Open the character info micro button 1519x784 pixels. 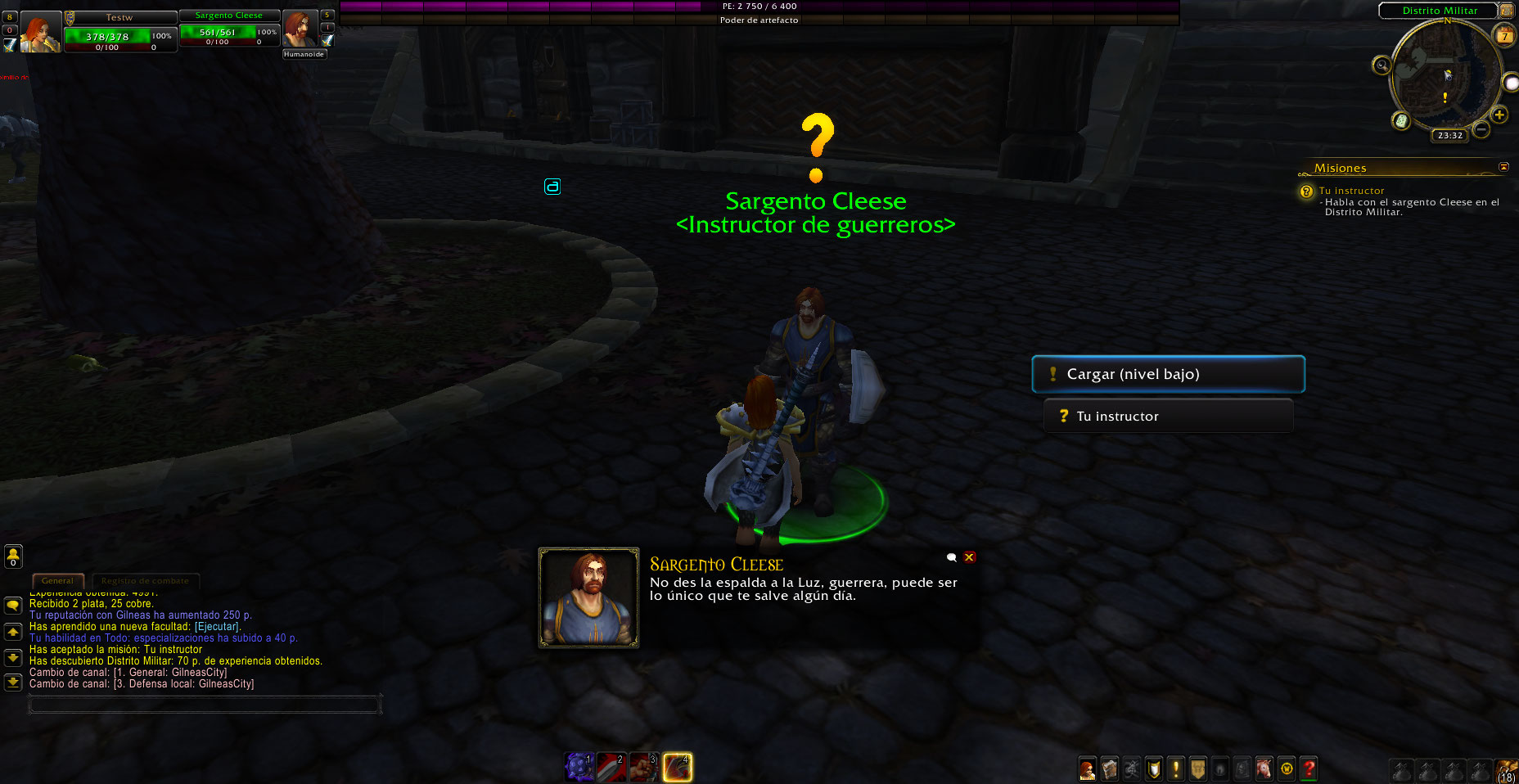pyautogui.click(x=1087, y=769)
